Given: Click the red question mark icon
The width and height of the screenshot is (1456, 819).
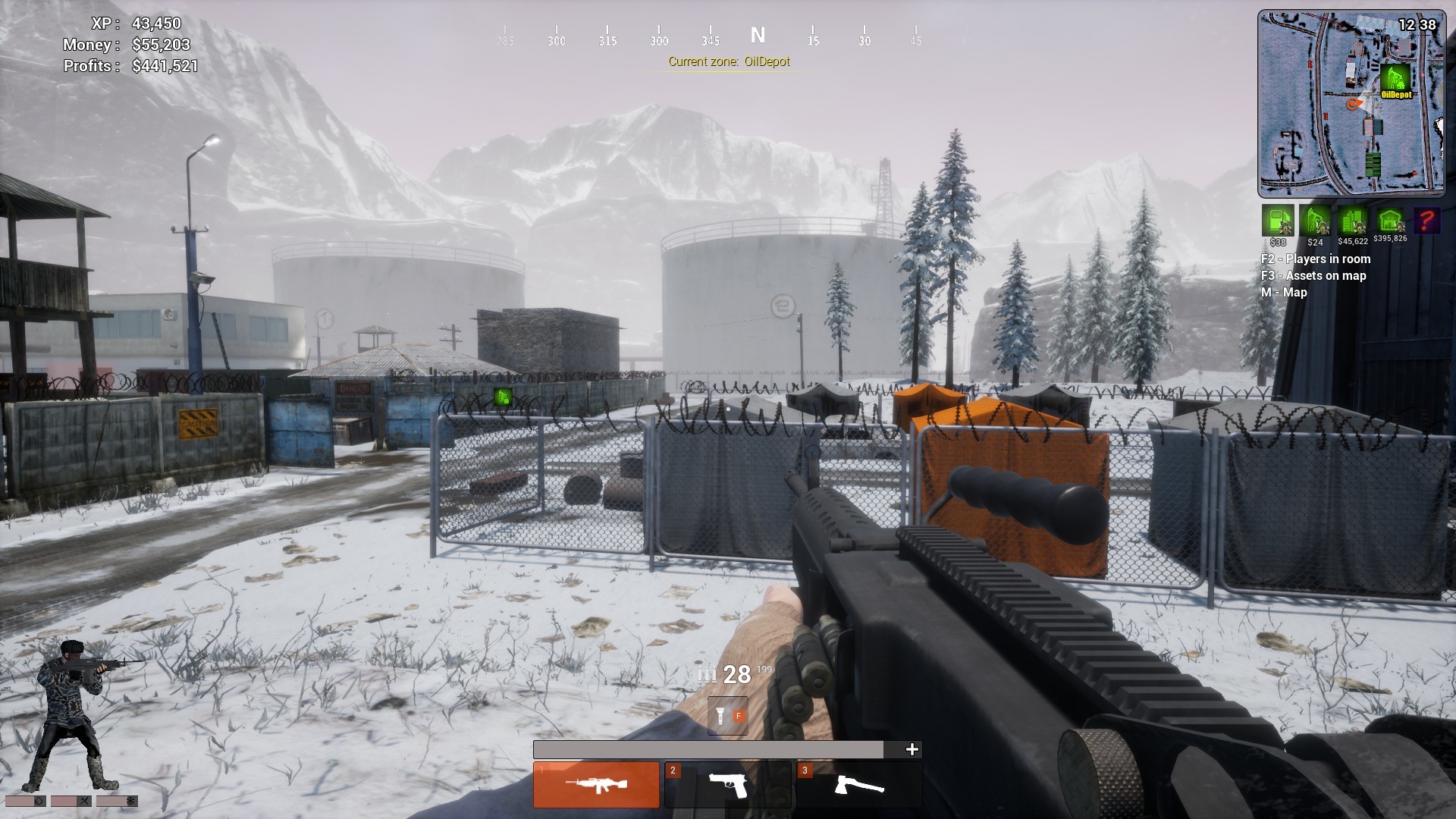Looking at the screenshot, I should tap(1426, 220).
